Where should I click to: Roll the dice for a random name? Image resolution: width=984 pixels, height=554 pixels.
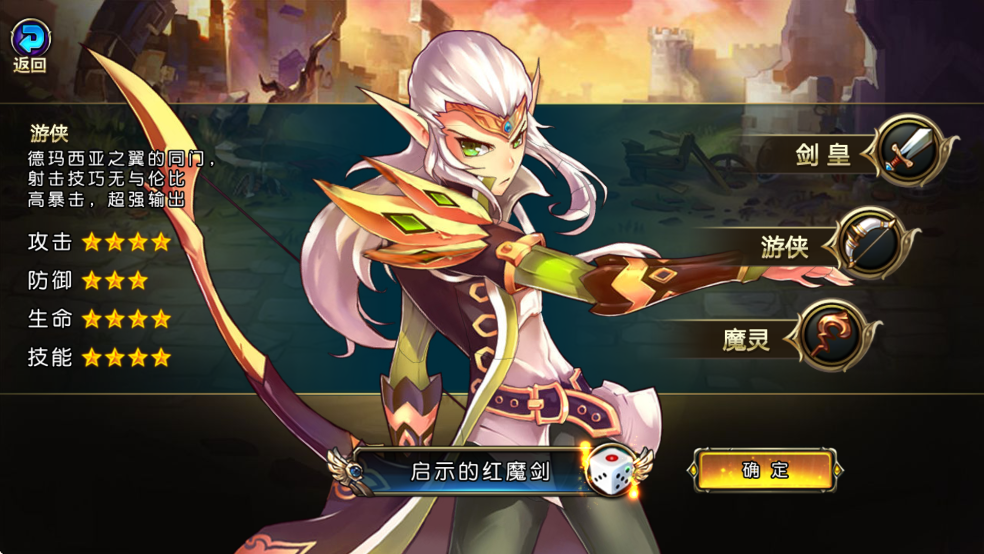click(x=614, y=471)
